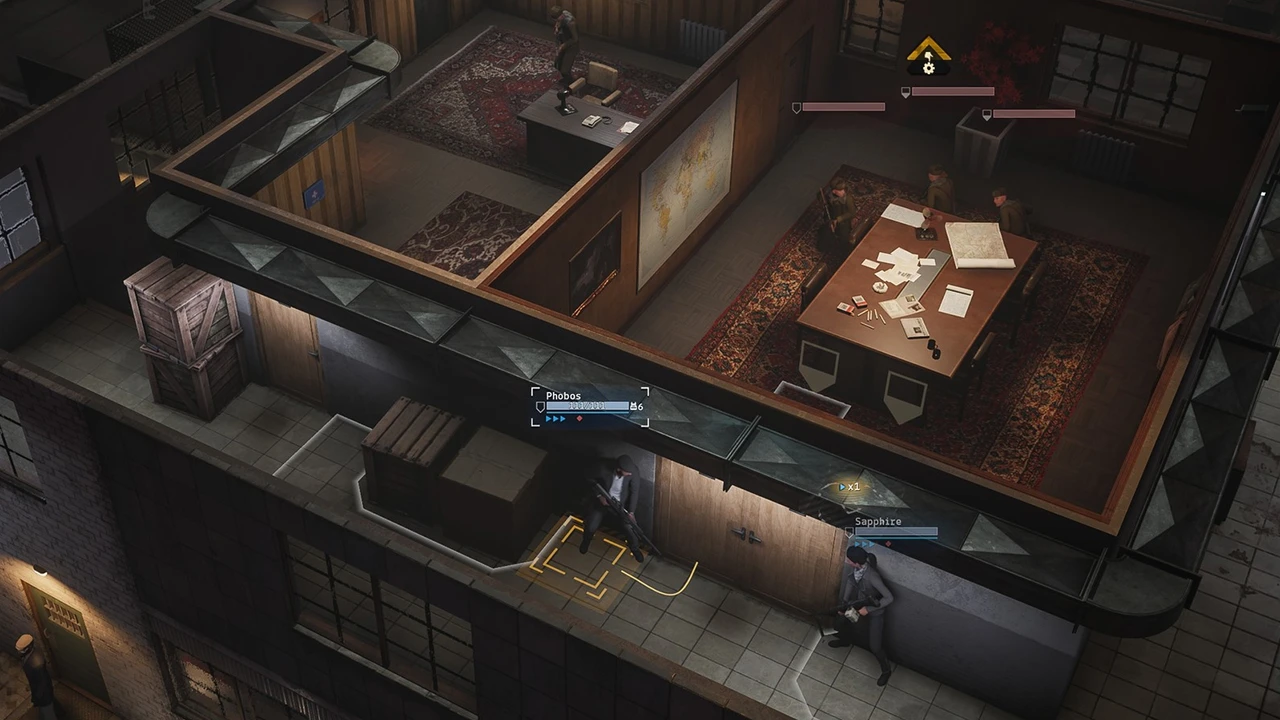
Task: Click the gold objective marker above the meeting room
Action: pos(929,48)
